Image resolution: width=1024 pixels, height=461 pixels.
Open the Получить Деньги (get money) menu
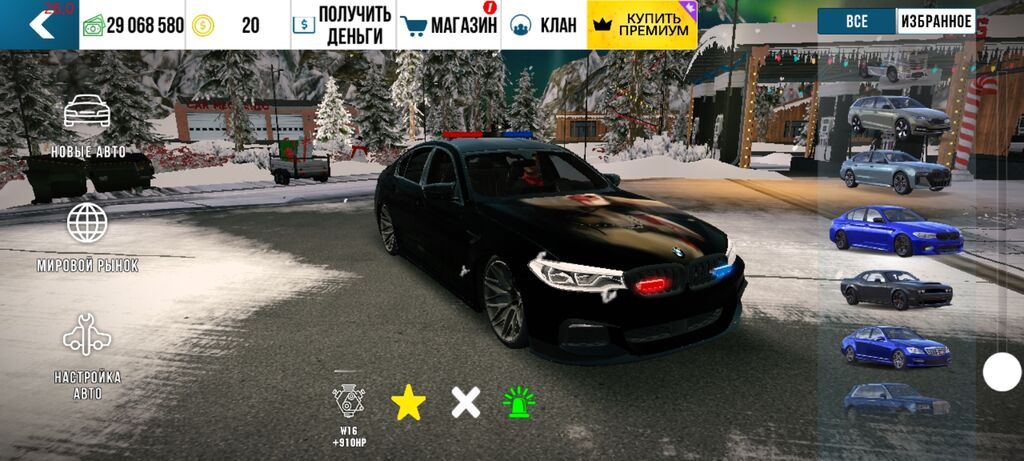343,25
